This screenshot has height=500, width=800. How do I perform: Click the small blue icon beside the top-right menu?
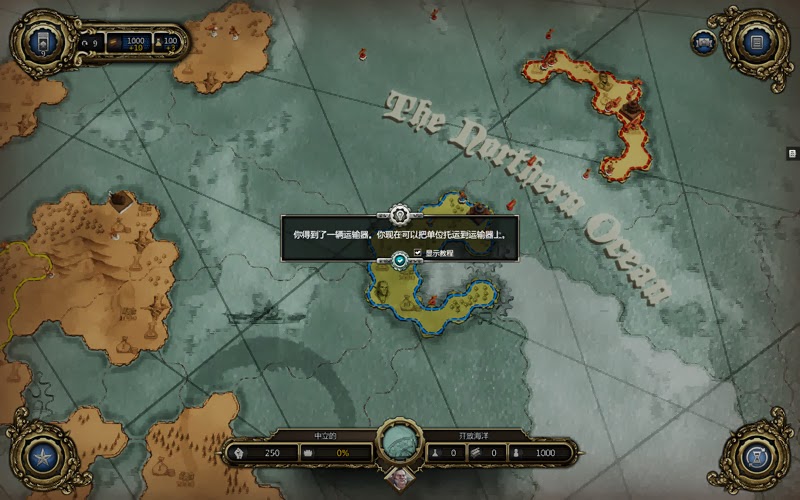point(703,42)
